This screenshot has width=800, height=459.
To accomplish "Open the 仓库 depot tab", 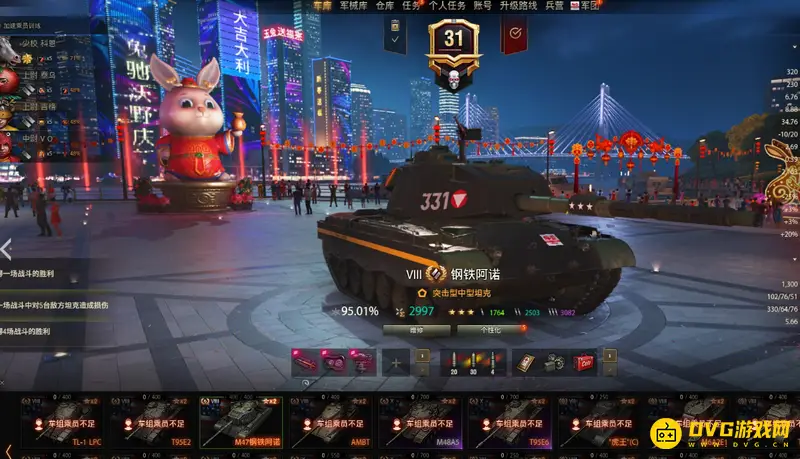I will click(385, 6).
